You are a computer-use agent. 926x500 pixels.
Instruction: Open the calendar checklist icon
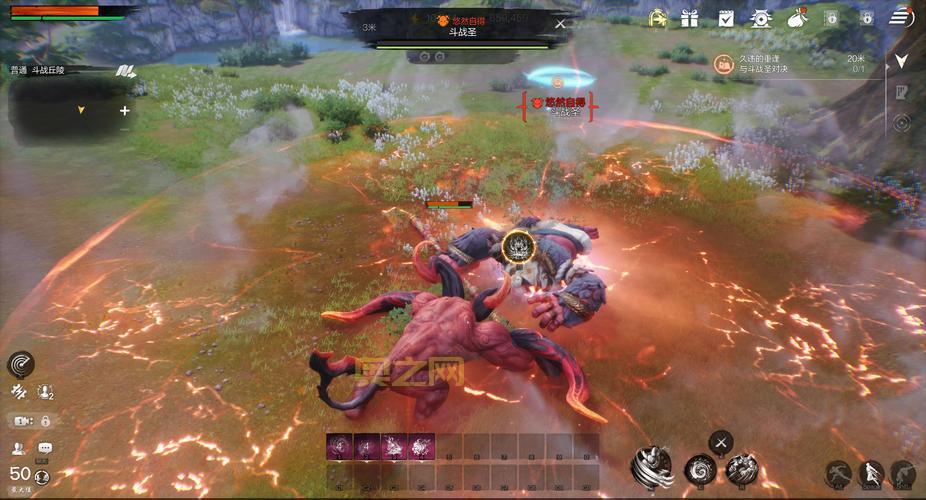726,17
